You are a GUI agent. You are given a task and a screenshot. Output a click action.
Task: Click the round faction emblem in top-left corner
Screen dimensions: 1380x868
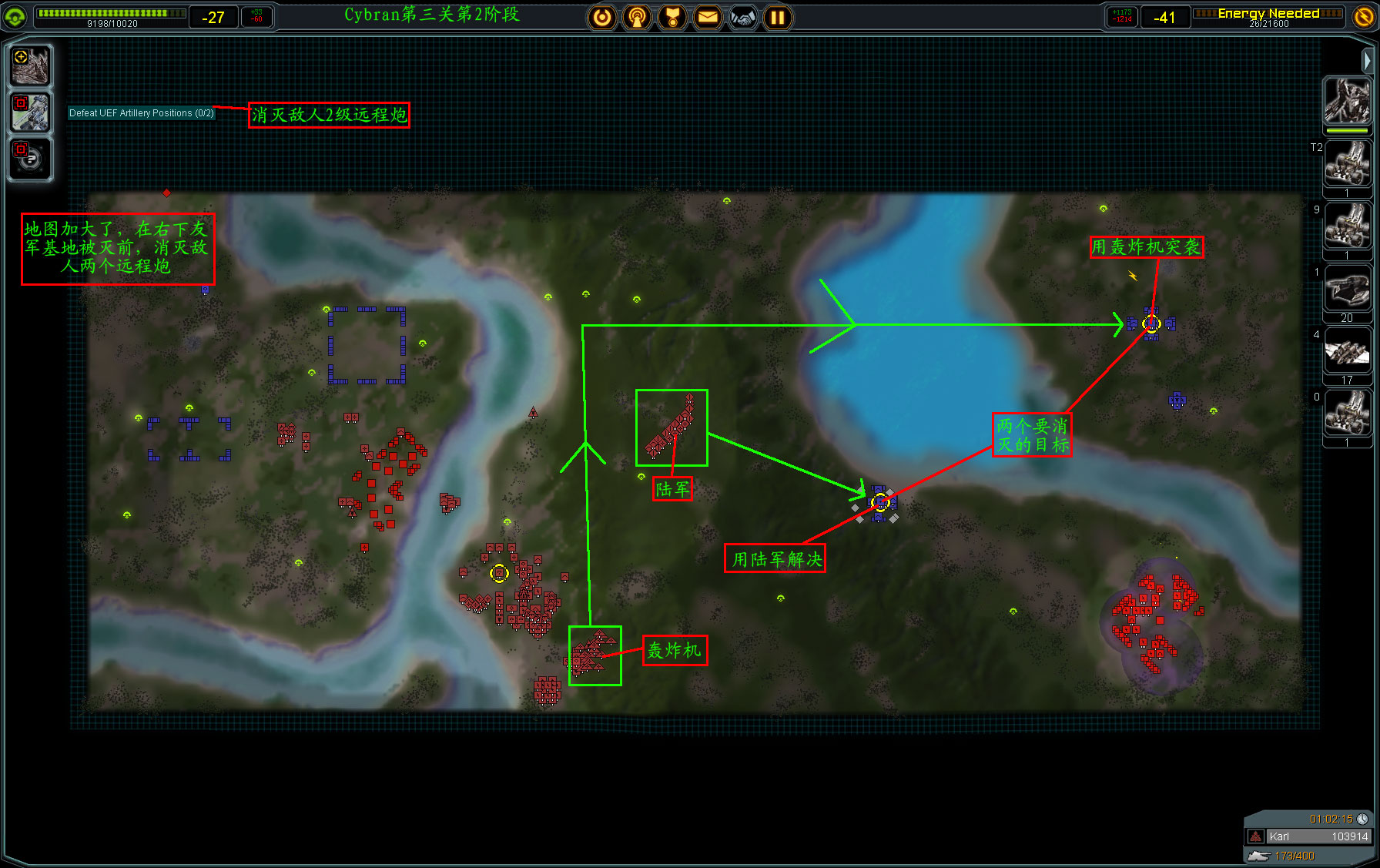[x=15, y=17]
